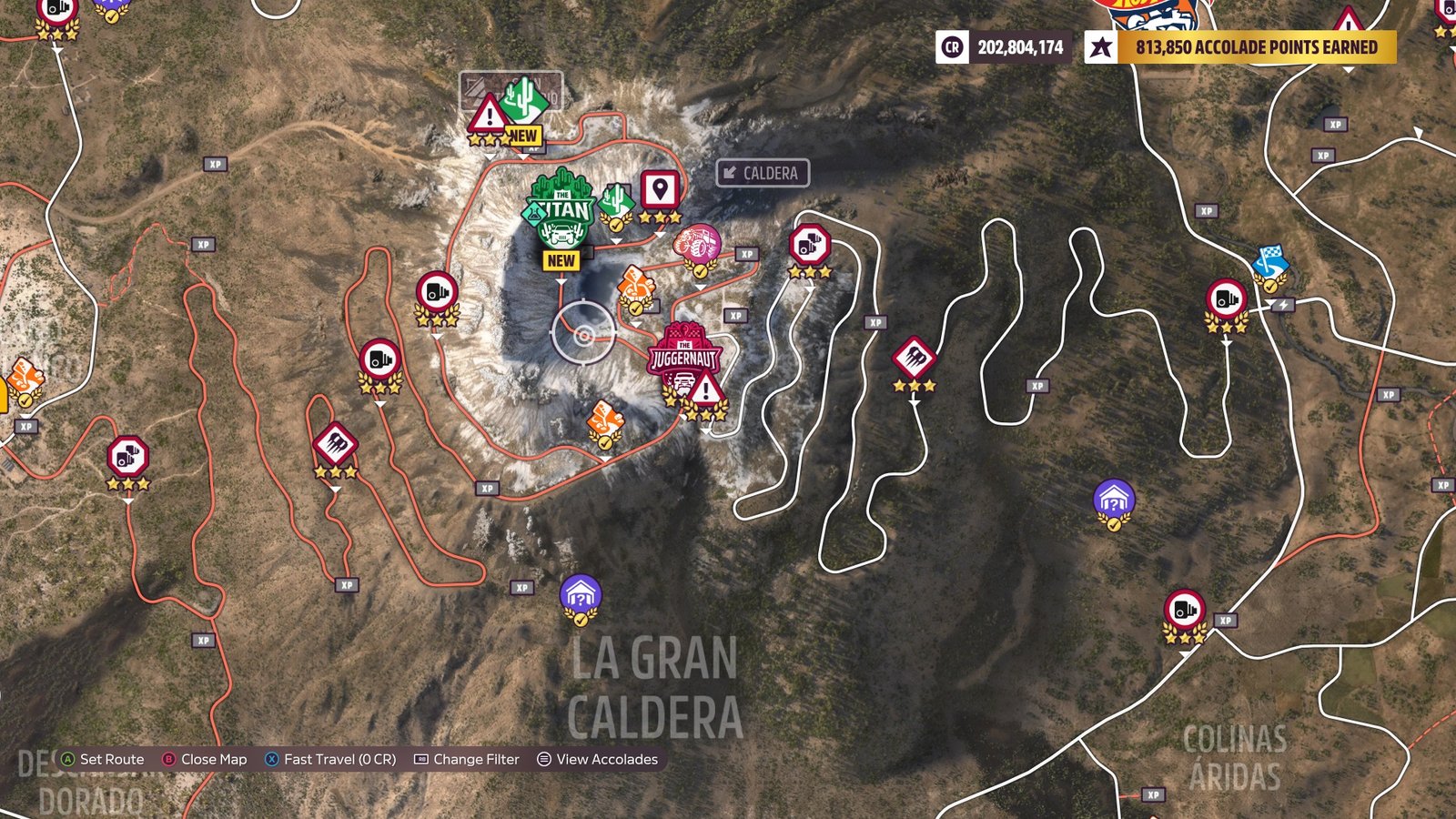Select the speed camera by the lightning bolt tag
The image size is (1456, 819).
click(1226, 300)
